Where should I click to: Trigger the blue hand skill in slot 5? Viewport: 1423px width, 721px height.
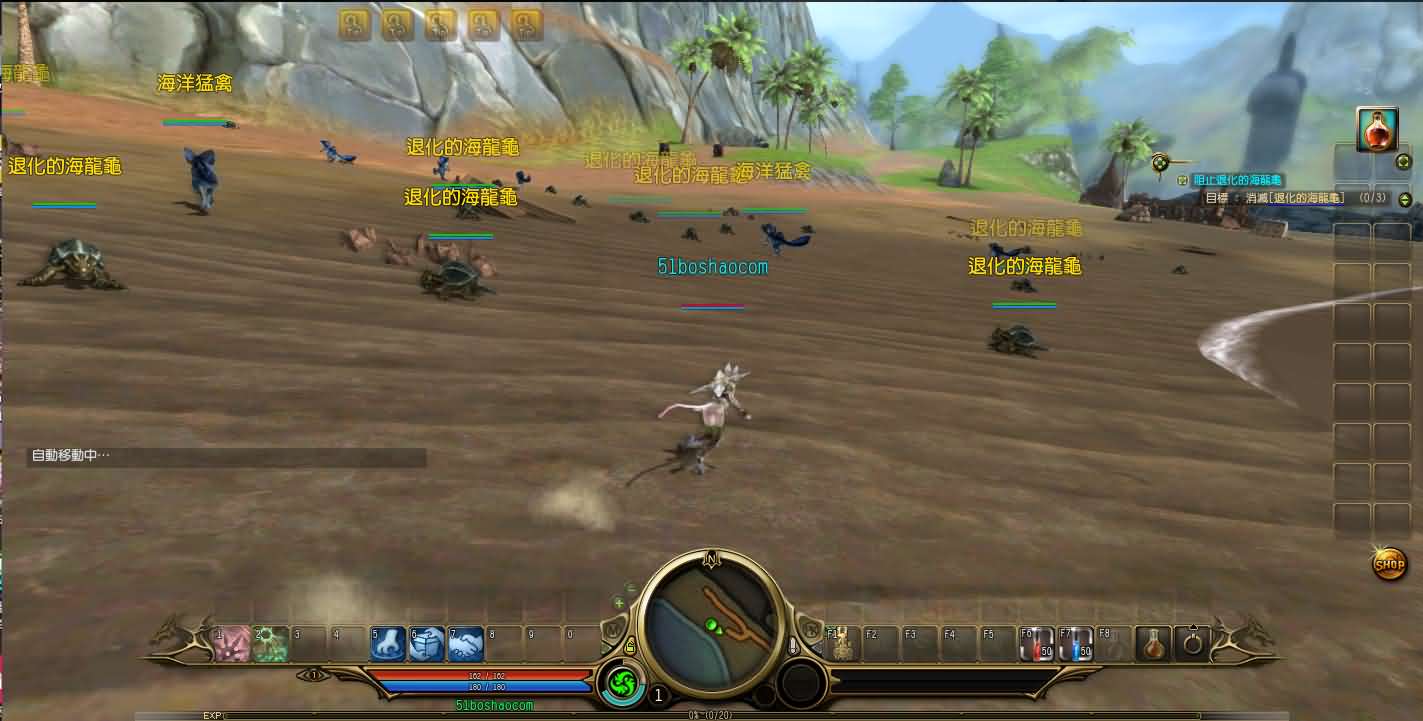(x=388, y=644)
